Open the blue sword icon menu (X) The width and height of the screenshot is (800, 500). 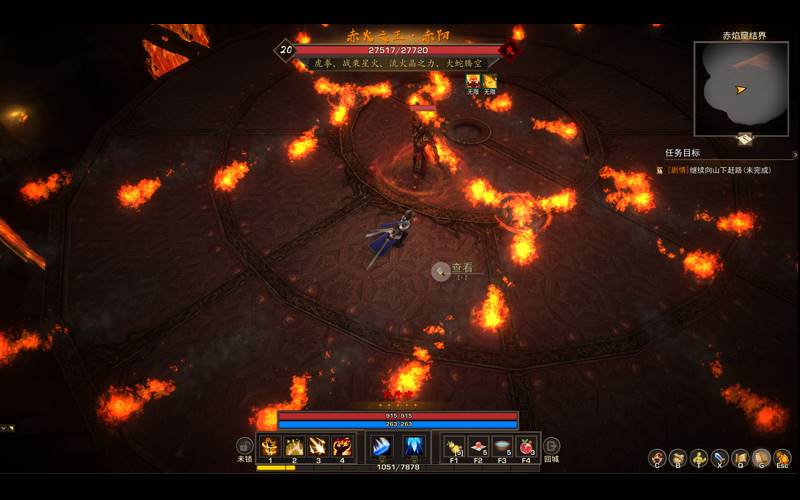720,458
